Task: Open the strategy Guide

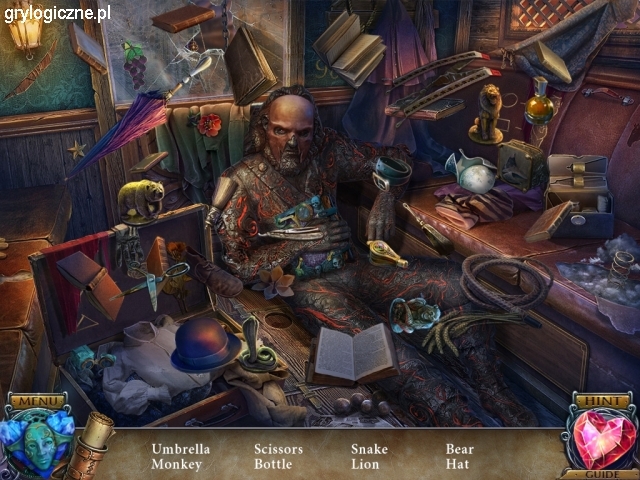Action: (x=602, y=473)
